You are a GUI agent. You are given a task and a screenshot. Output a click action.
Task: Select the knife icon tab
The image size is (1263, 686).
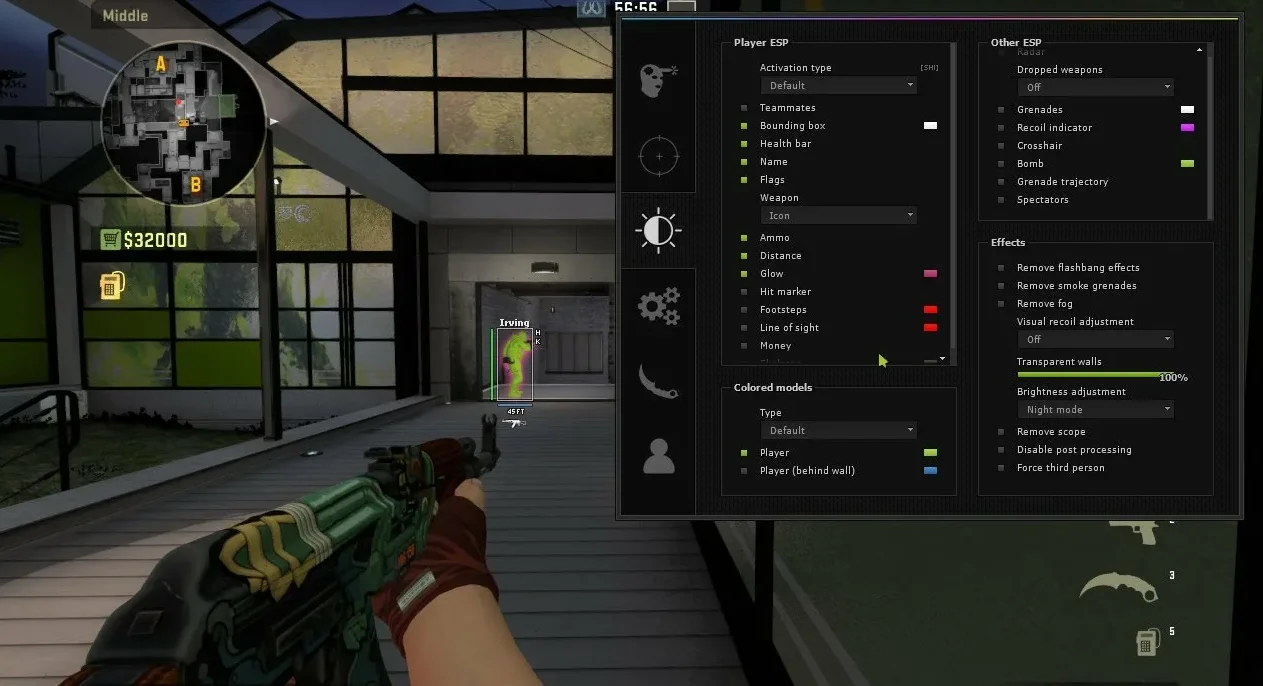point(658,381)
